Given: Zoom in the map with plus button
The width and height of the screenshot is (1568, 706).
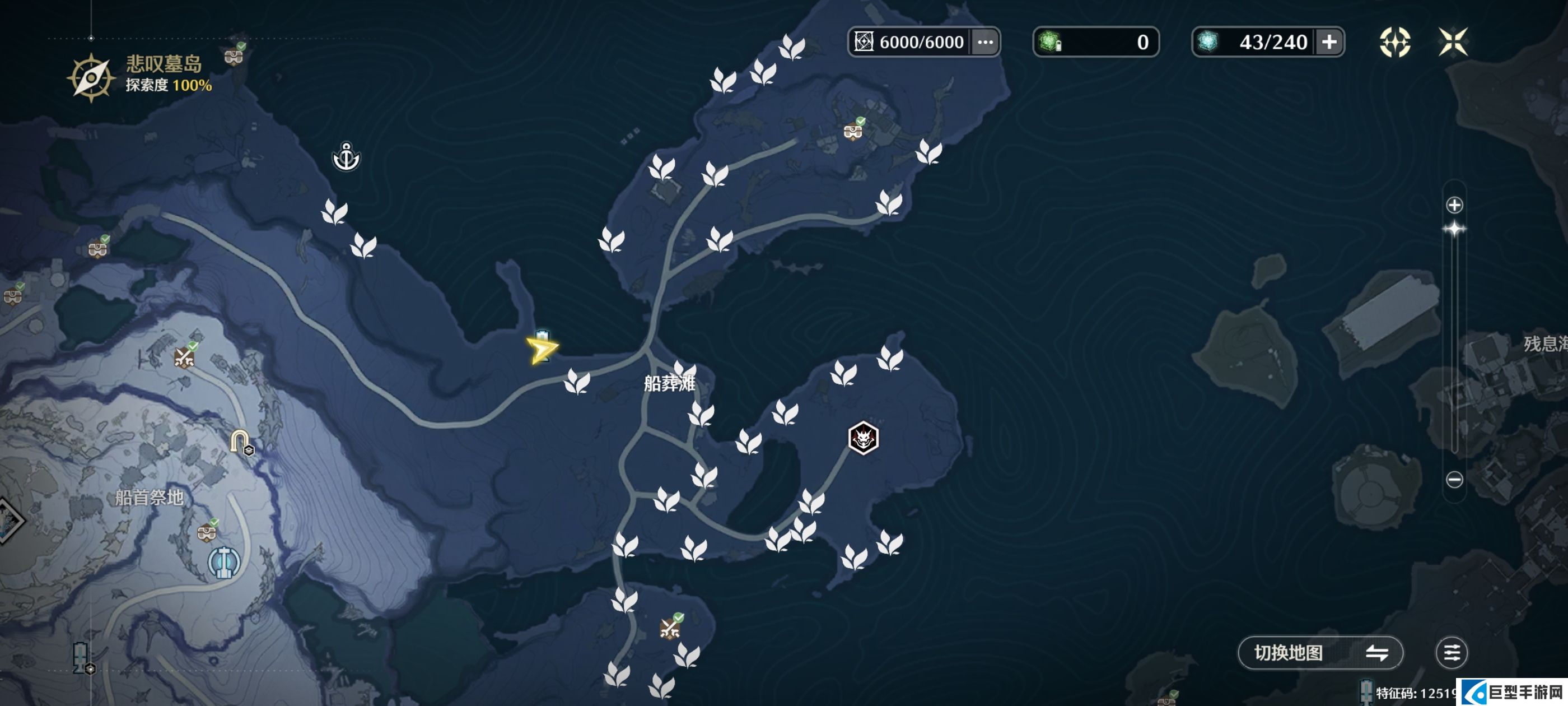Looking at the screenshot, I should (1454, 205).
